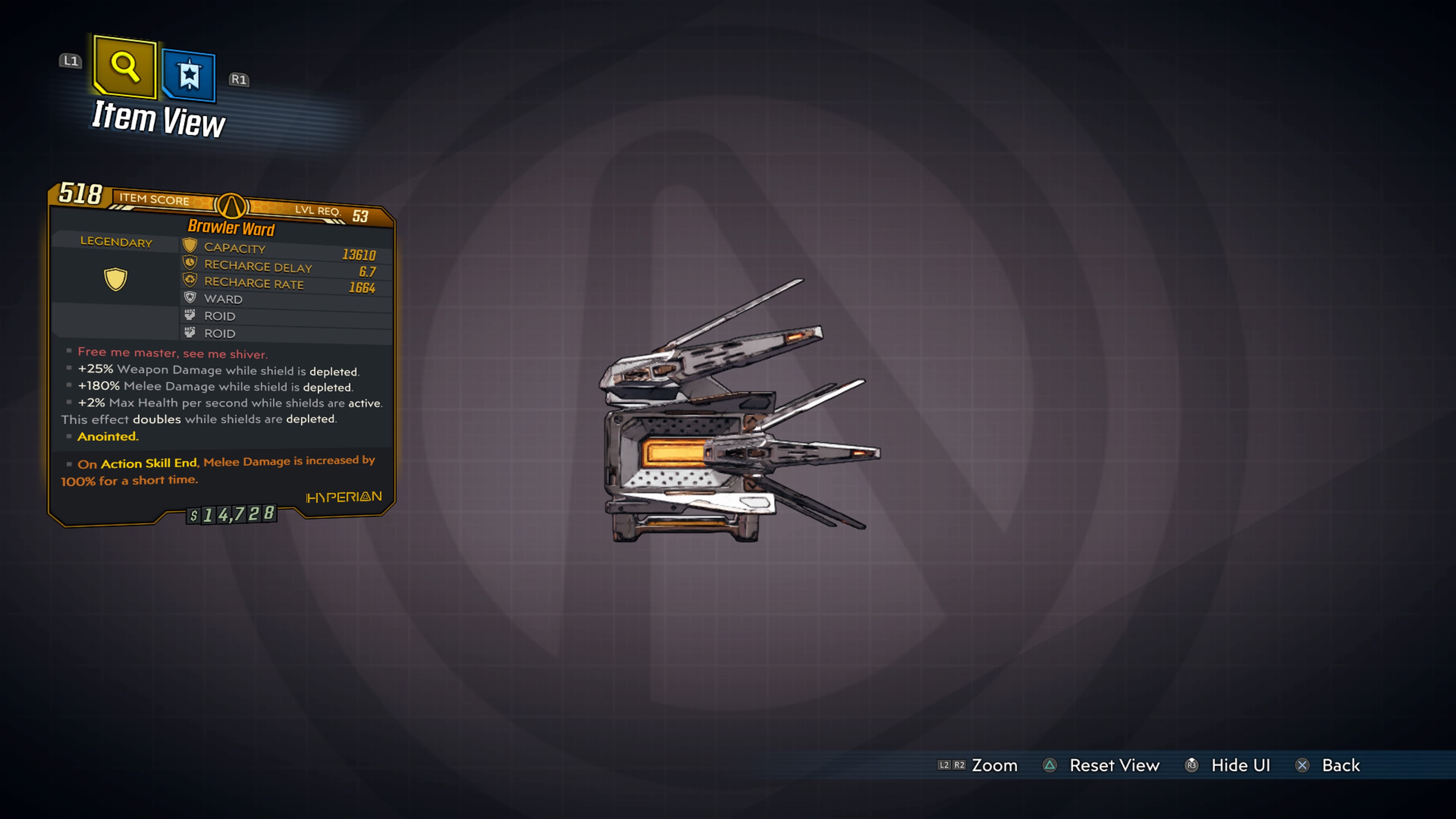The height and width of the screenshot is (819, 1456).
Task: Select the Recharge Delay clock icon
Action: 190,262
